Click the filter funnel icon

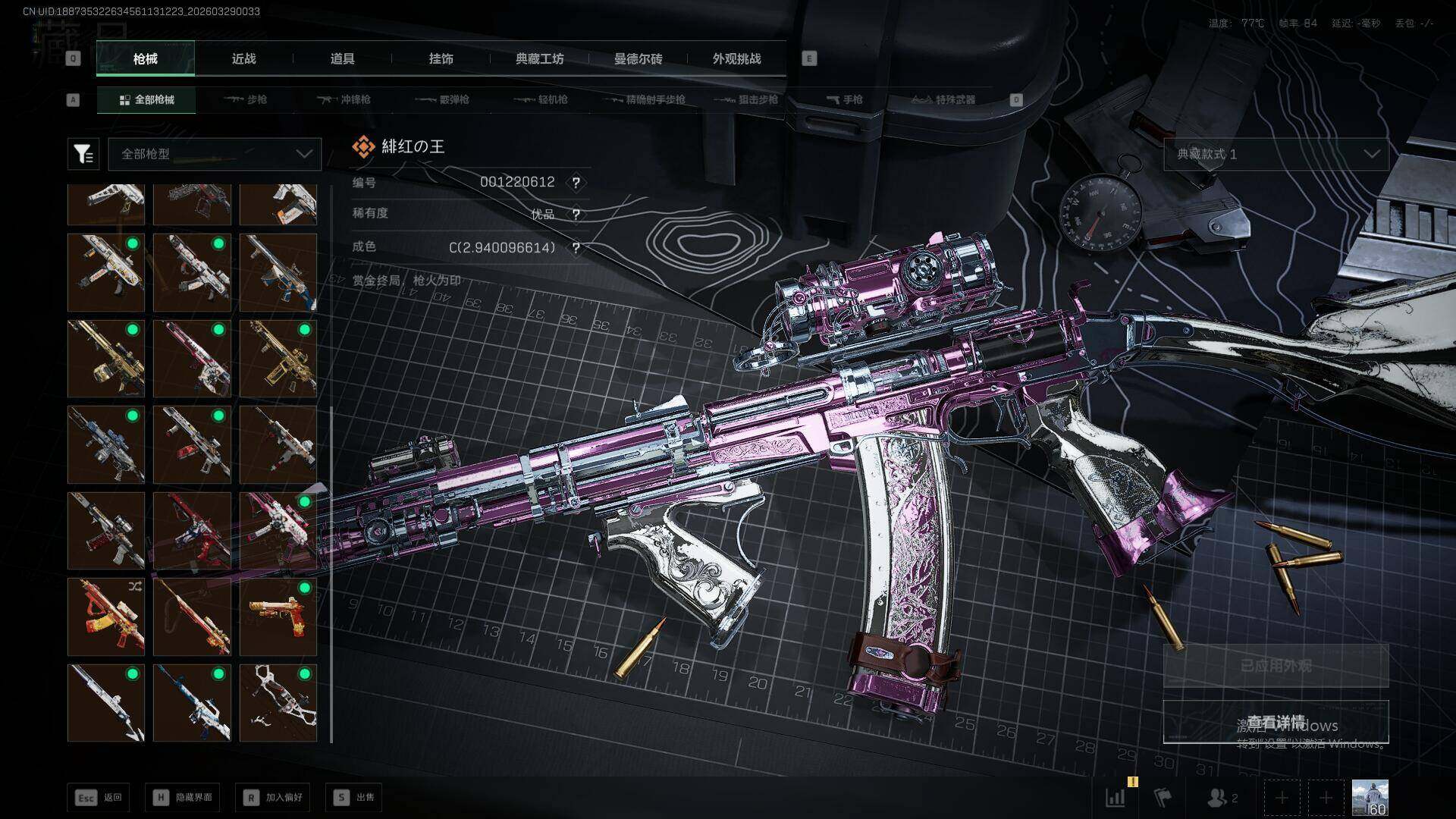(x=83, y=154)
